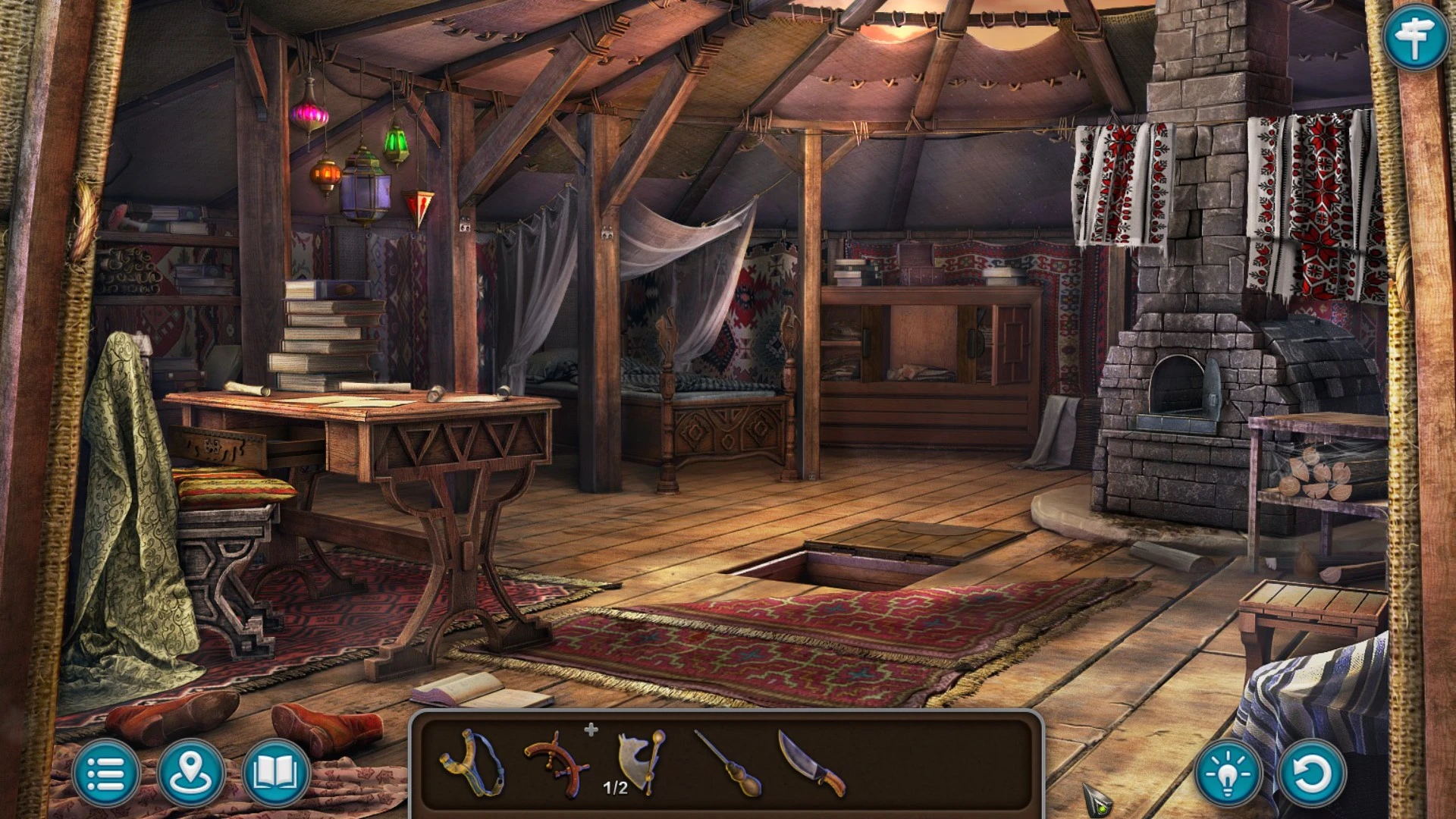This screenshot has height=819, width=1456.
Task: Open the map with the location pin button
Action: click(191, 773)
